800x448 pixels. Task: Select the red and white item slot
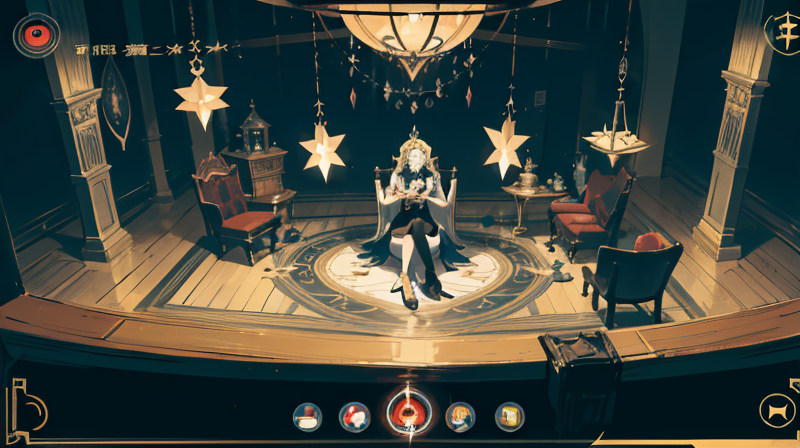[355, 415]
